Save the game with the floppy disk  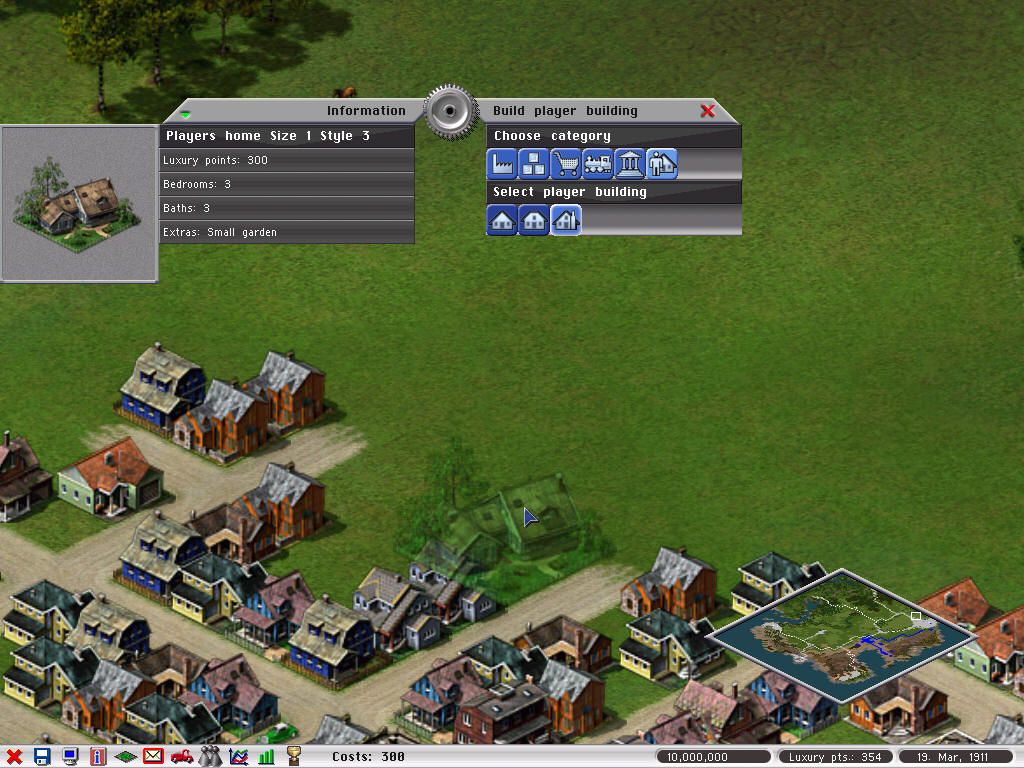42,757
